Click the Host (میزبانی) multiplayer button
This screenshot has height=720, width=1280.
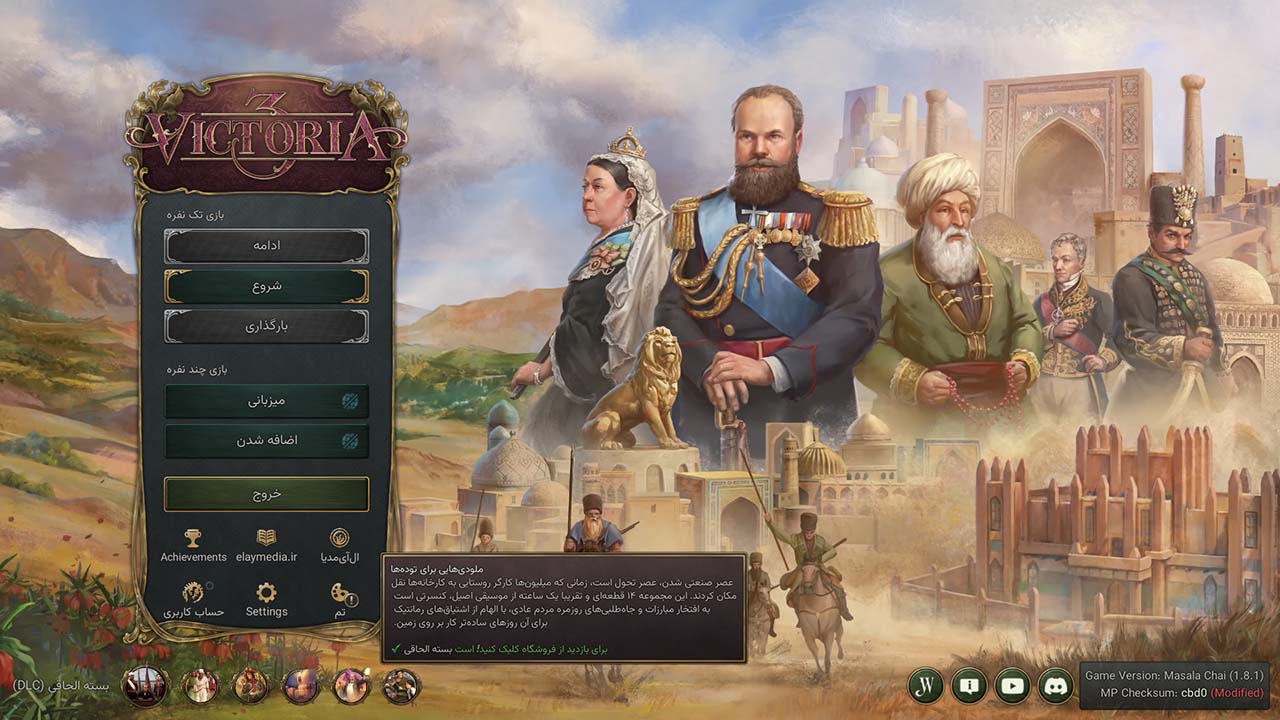point(265,402)
